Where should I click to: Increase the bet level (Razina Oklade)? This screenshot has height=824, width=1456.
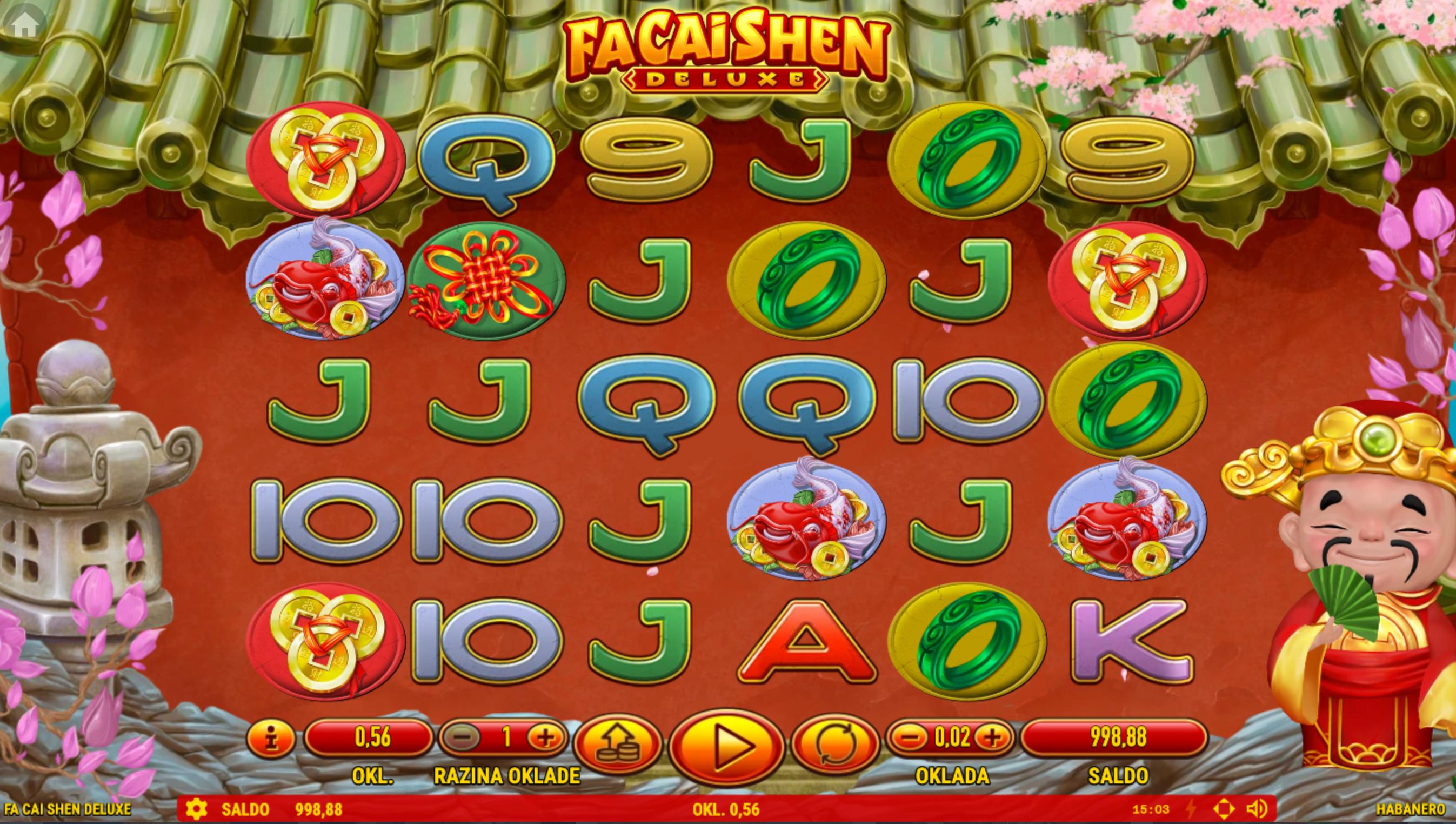[x=545, y=737]
